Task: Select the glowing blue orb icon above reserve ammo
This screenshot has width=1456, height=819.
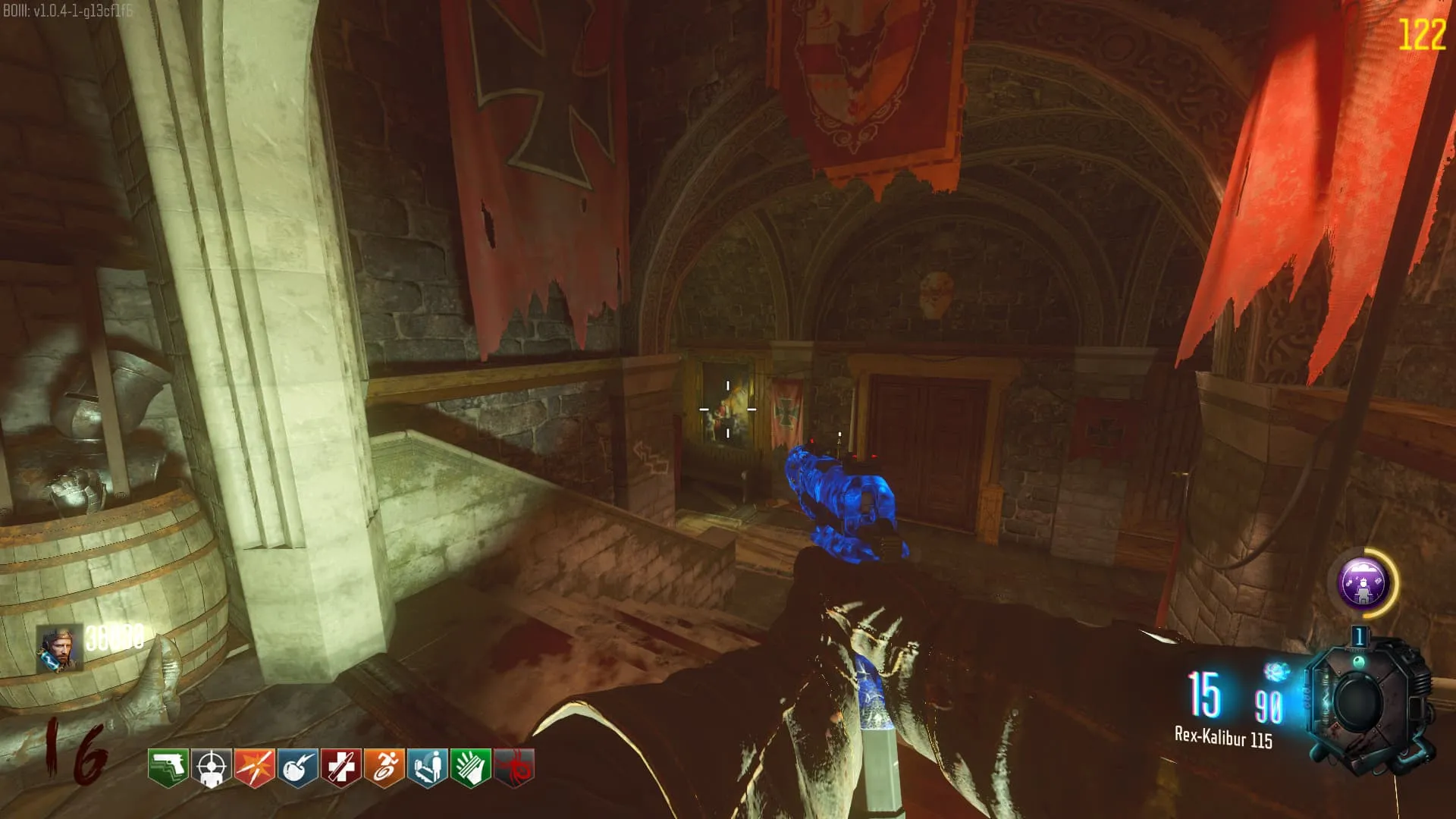Action: pyautogui.click(x=1277, y=672)
